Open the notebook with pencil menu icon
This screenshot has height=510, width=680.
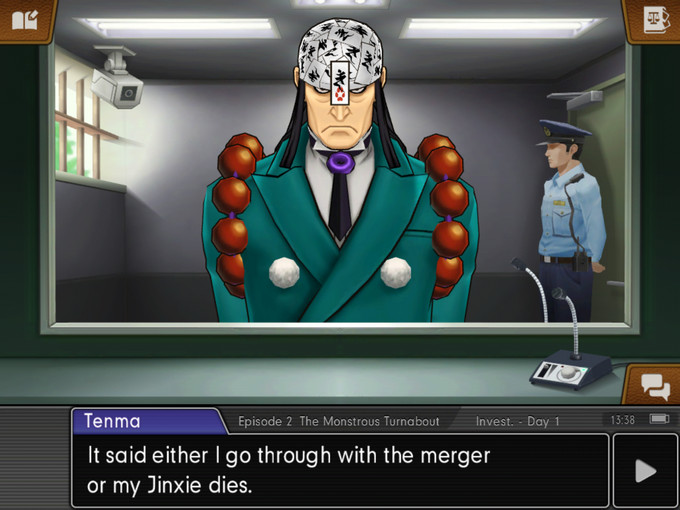click(24, 20)
